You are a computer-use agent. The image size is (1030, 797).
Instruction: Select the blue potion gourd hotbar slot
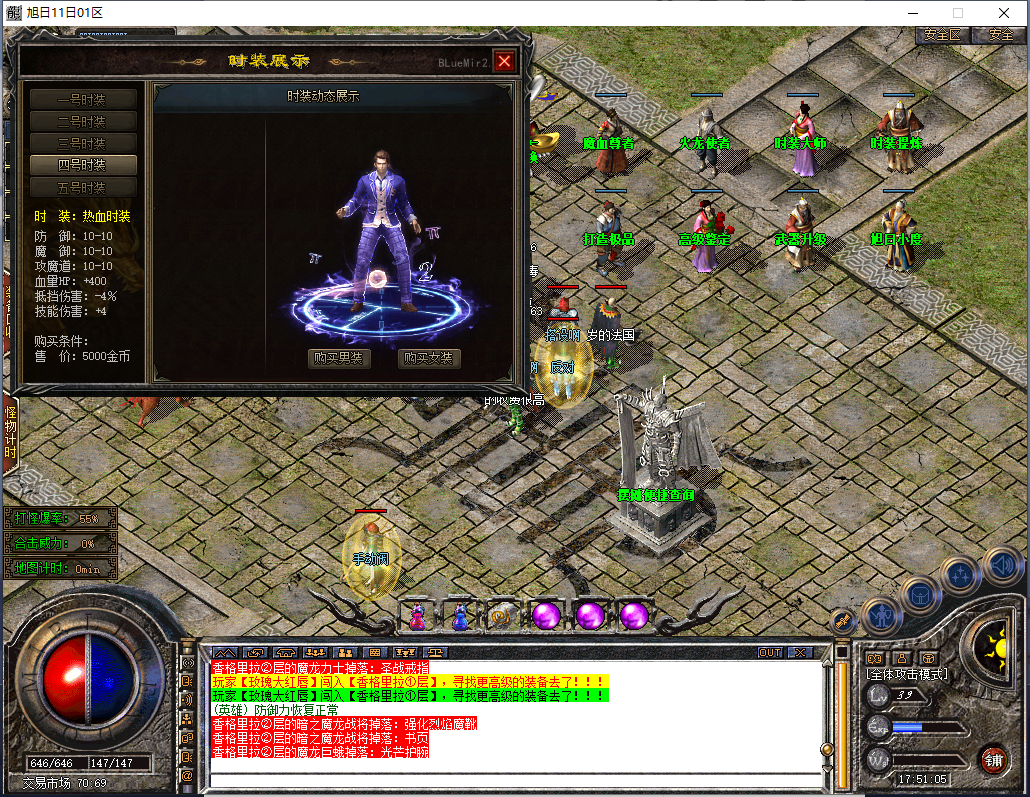click(460, 617)
